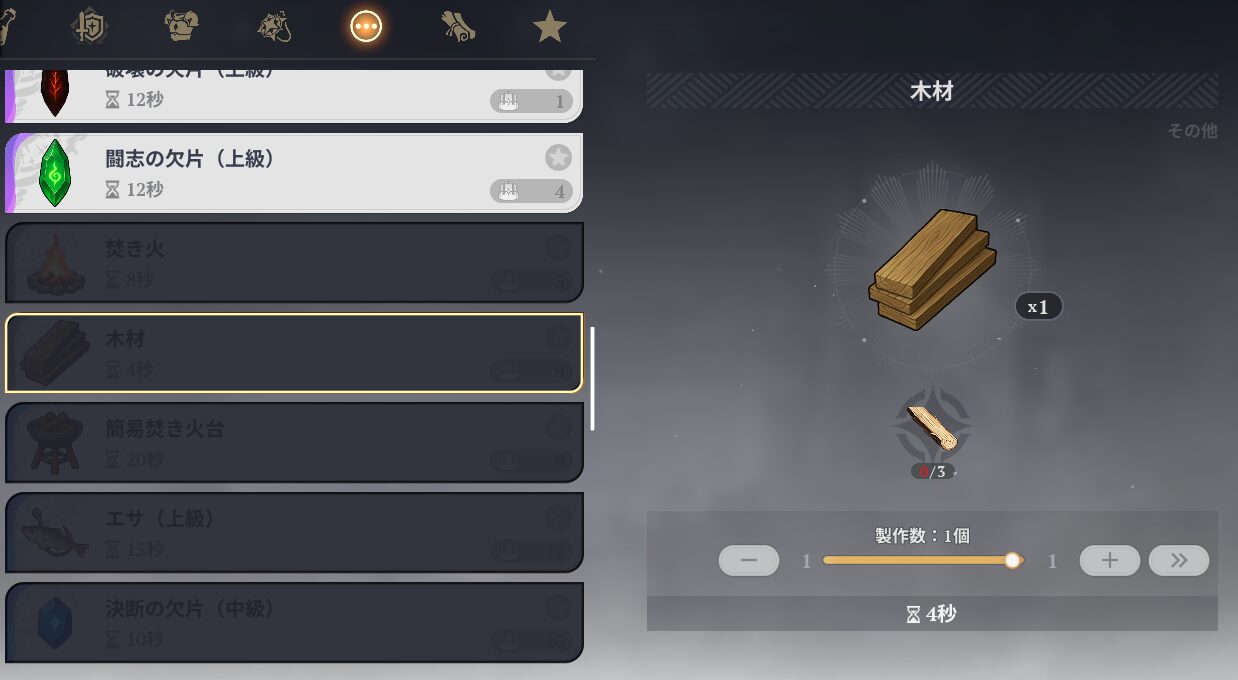Set maximum craft quantity with double-arrow button
This screenshot has height=680, width=1238.
click(1178, 561)
